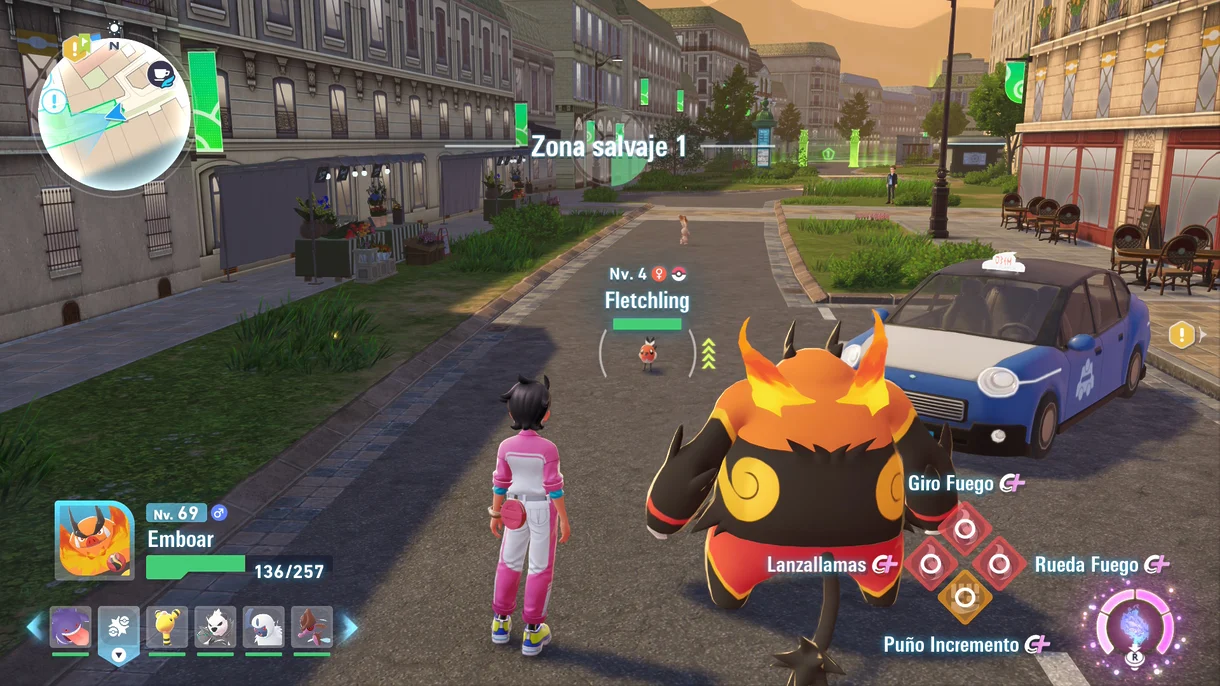This screenshot has width=1220, height=686.
Task: Activate the Lanzallamas move
Action: click(931, 563)
